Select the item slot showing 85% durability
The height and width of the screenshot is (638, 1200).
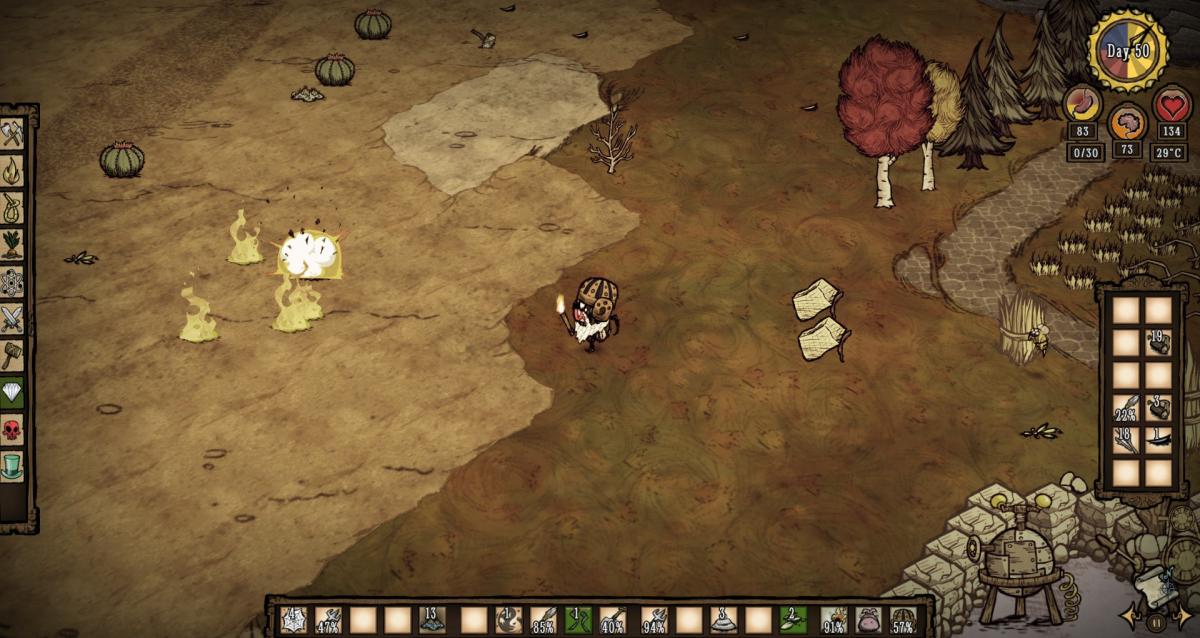point(542,619)
